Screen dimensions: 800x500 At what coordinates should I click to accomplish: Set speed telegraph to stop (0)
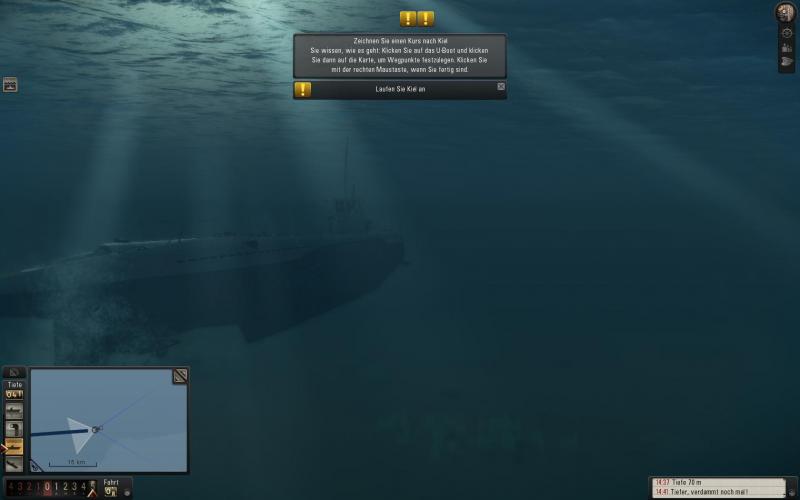click(x=47, y=487)
